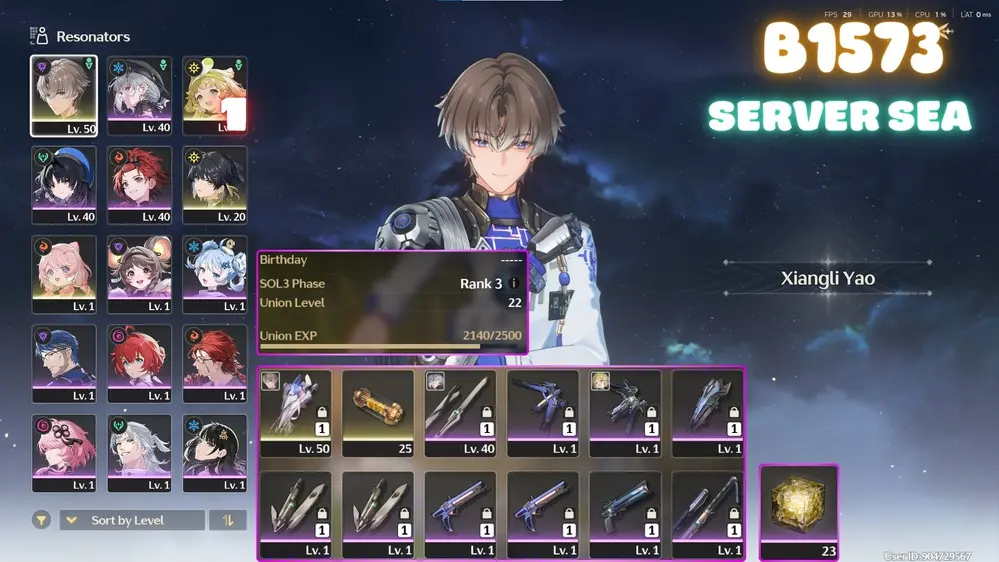999x562 pixels.
Task: Select the Lv. 40 sword slot
Action: click(x=460, y=412)
